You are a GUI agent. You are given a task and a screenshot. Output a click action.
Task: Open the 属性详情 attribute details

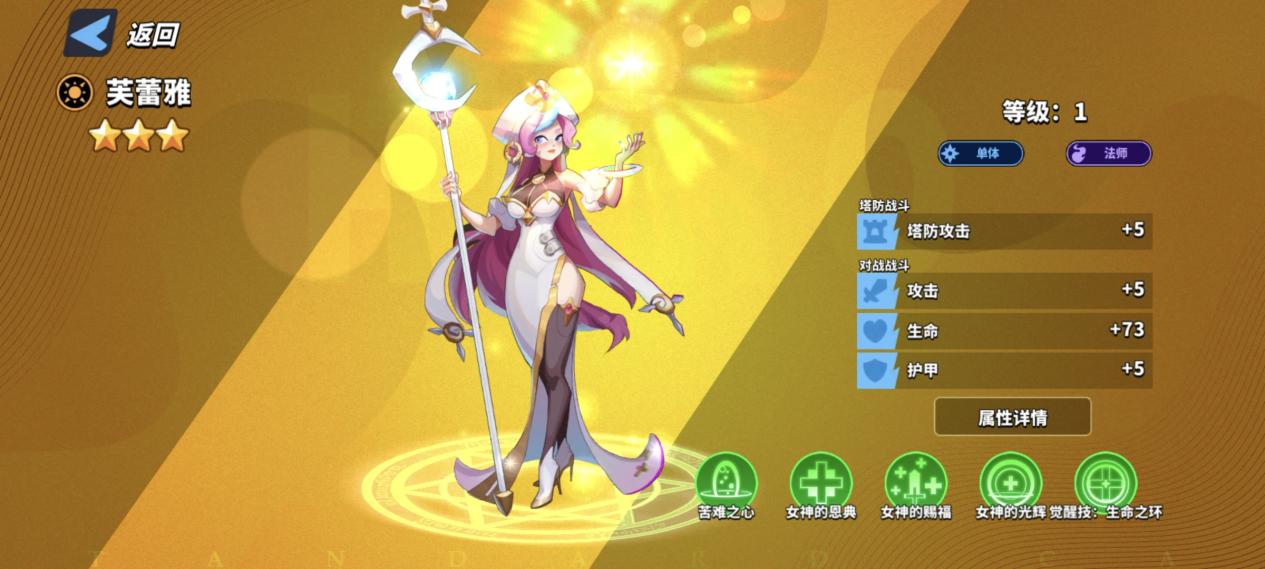point(1012,417)
